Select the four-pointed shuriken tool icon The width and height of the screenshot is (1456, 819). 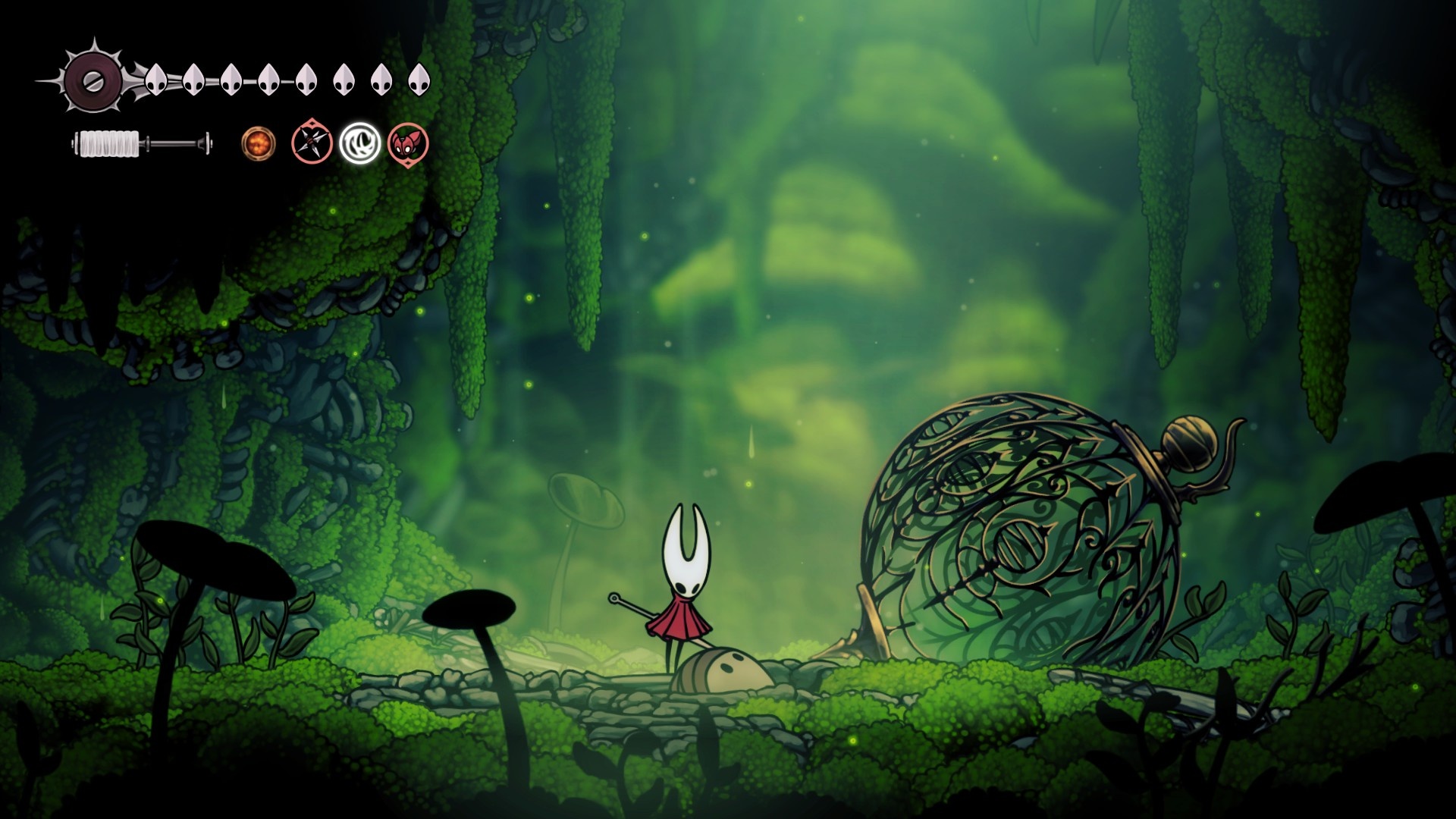pos(312,143)
